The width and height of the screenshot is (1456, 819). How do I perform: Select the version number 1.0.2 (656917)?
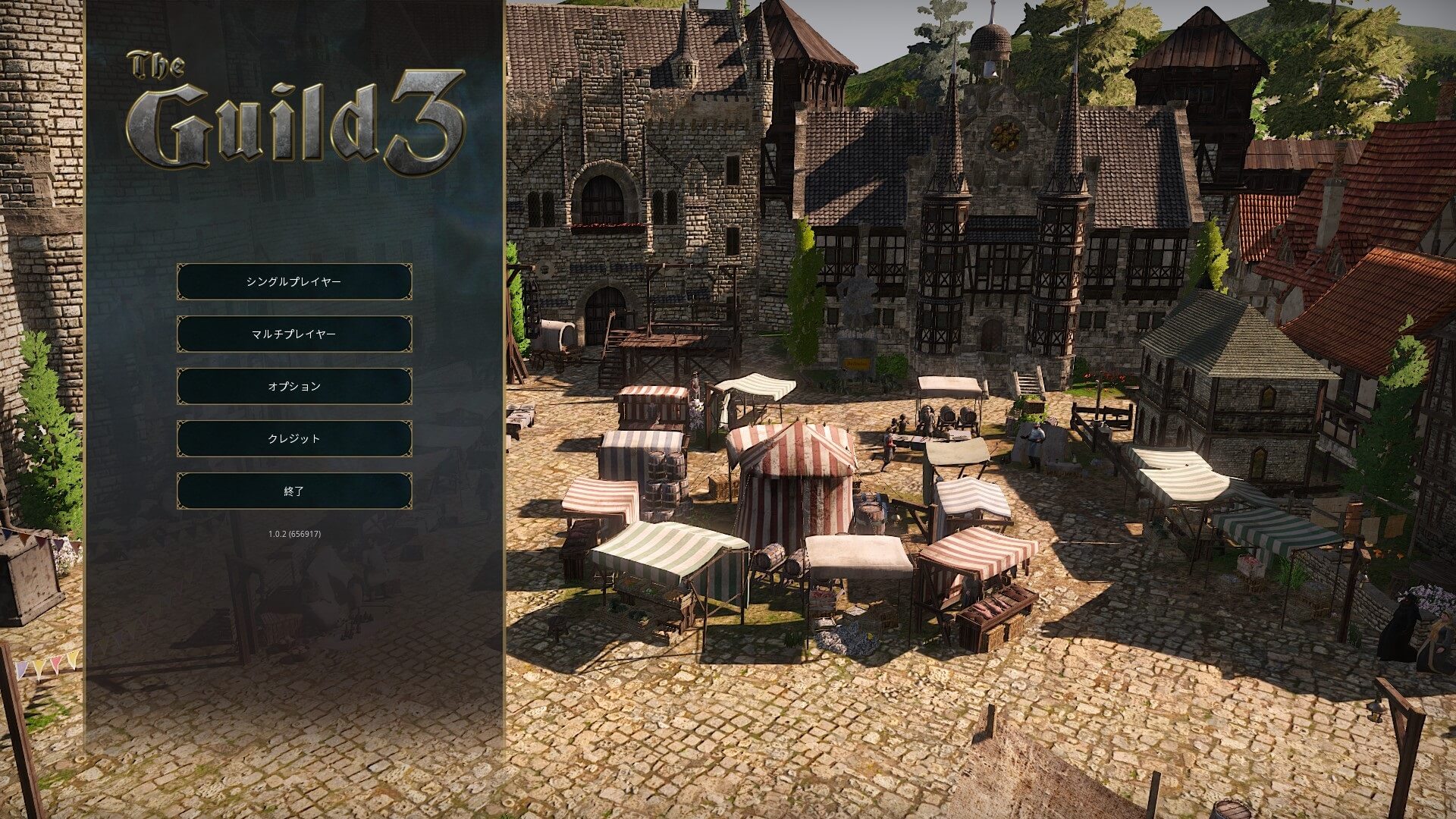coord(294,534)
